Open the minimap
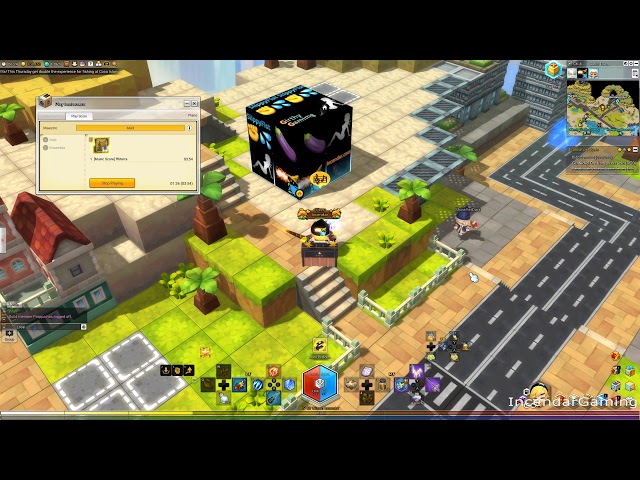The width and height of the screenshot is (640, 480). point(602,106)
